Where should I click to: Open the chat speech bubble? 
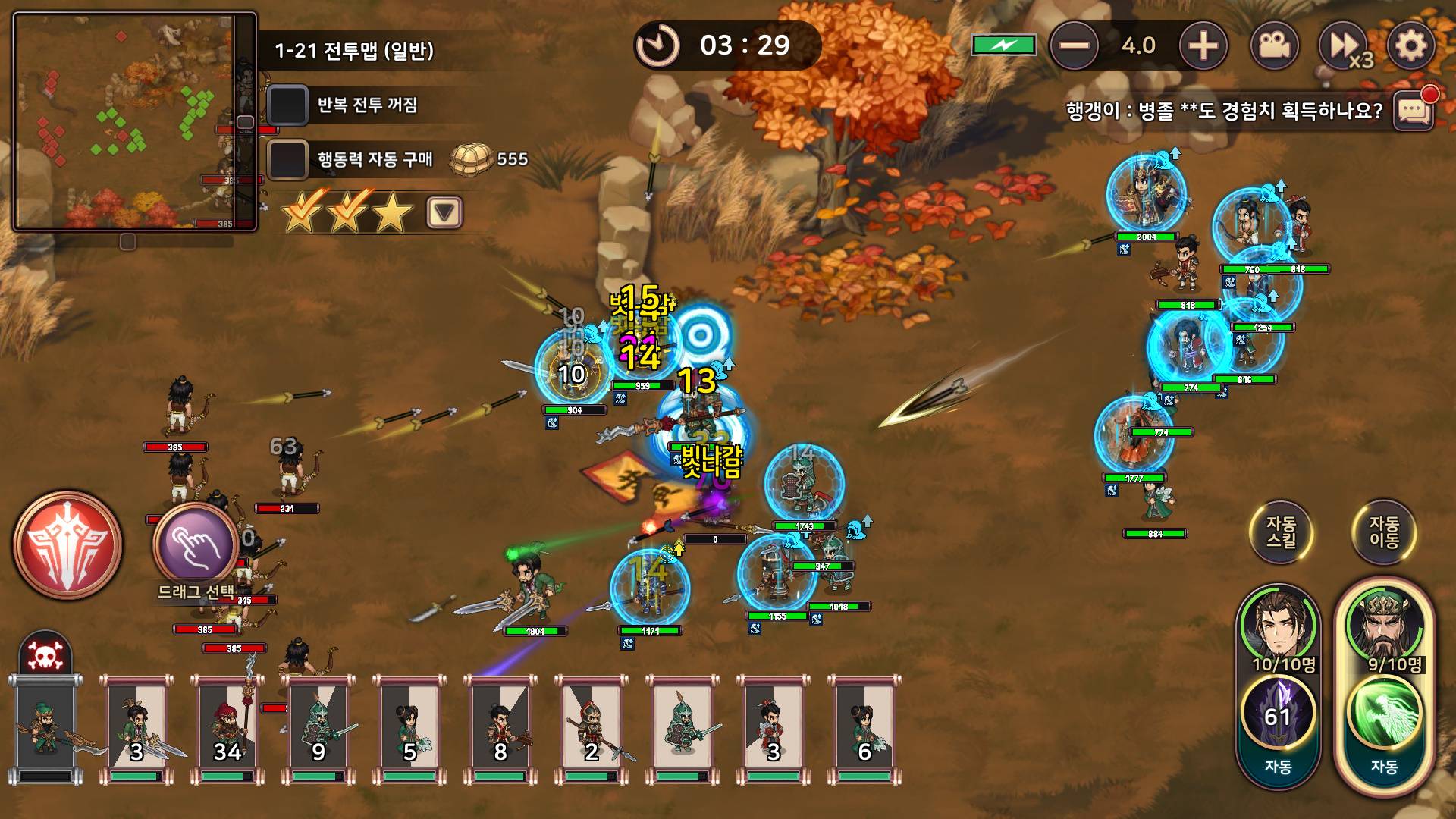click(1414, 111)
